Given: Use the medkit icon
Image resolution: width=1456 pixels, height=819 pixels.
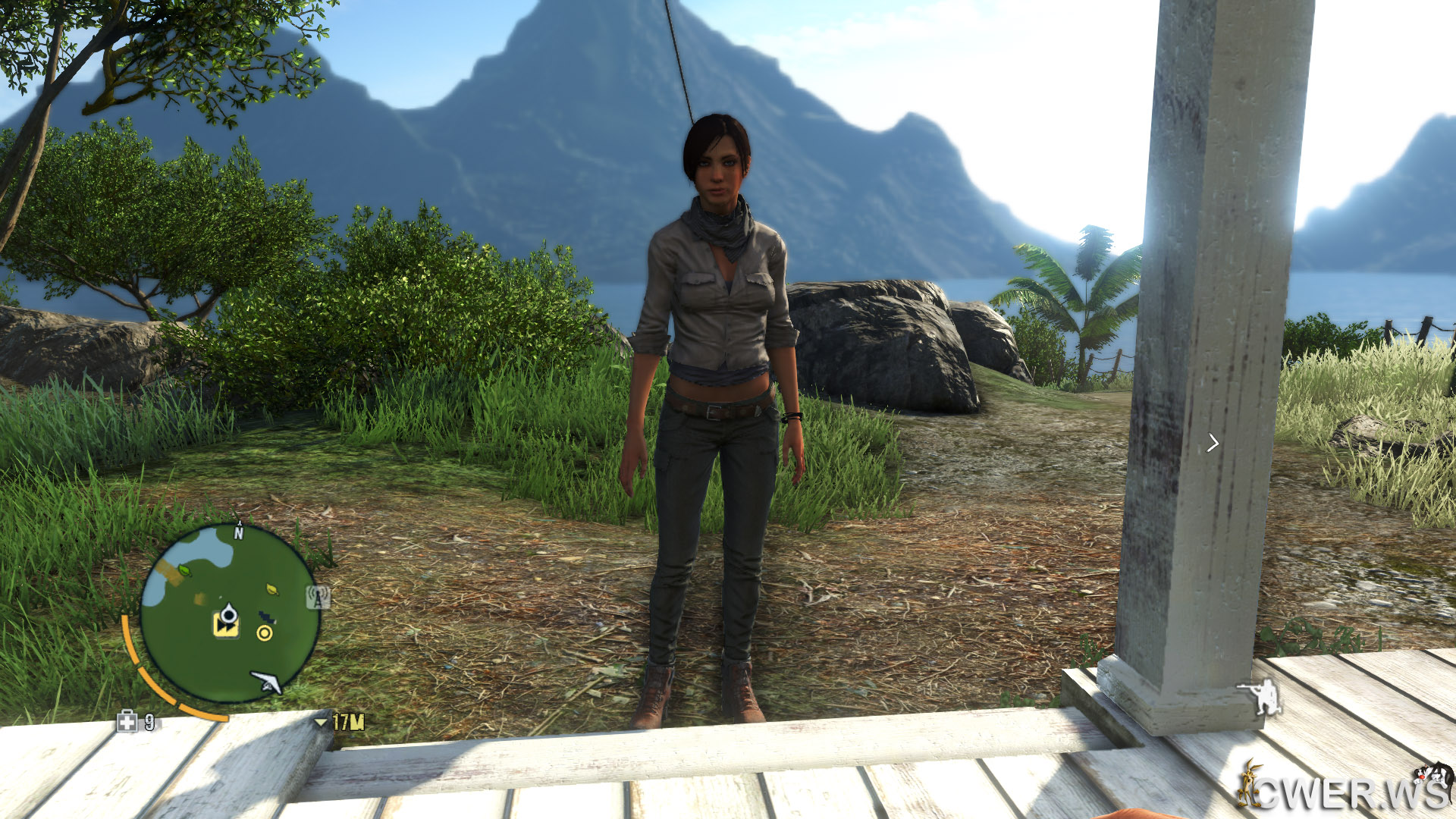Looking at the screenshot, I should 127,721.
